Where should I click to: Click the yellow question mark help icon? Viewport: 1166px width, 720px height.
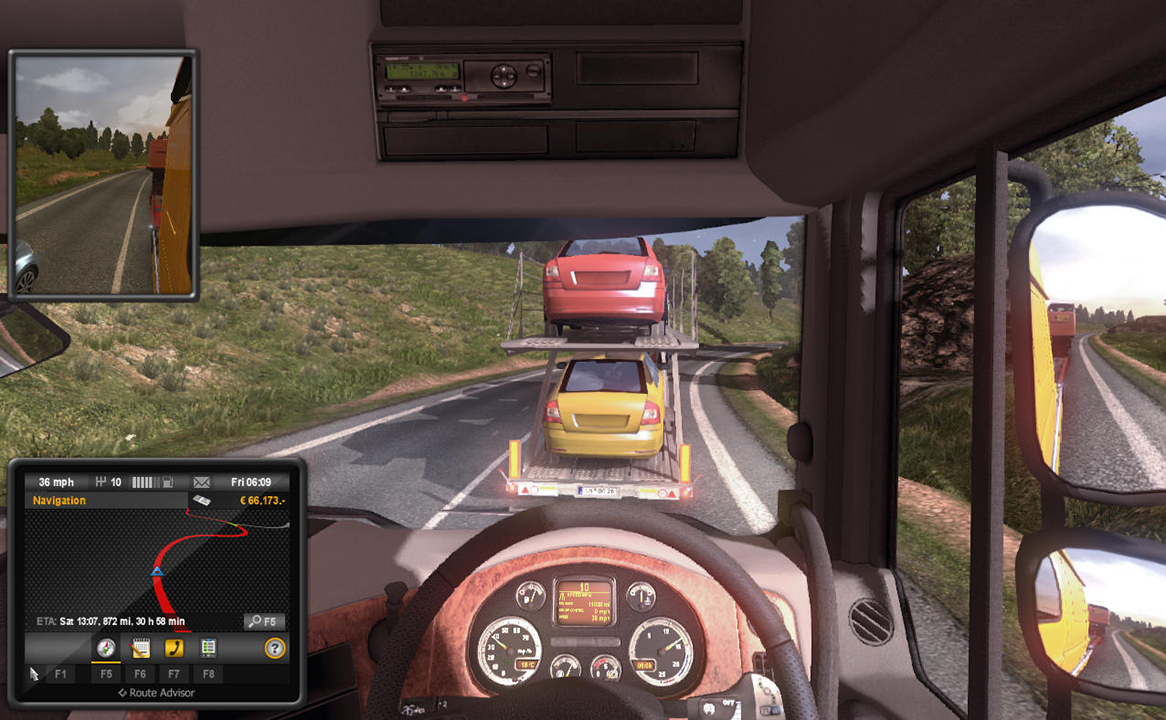[x=275, y=648]
